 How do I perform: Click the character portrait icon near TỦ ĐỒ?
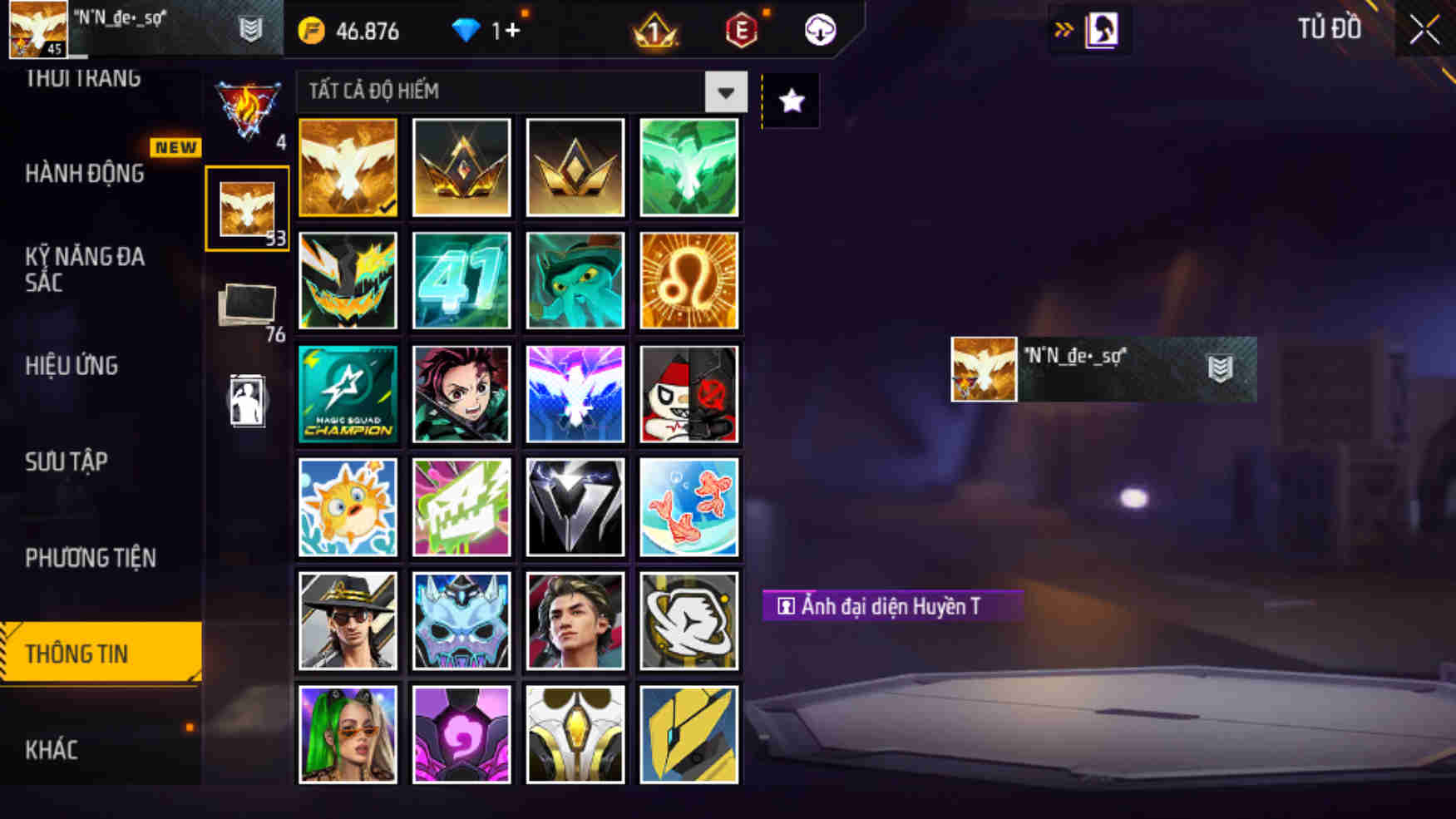[x=1103, y=28]
